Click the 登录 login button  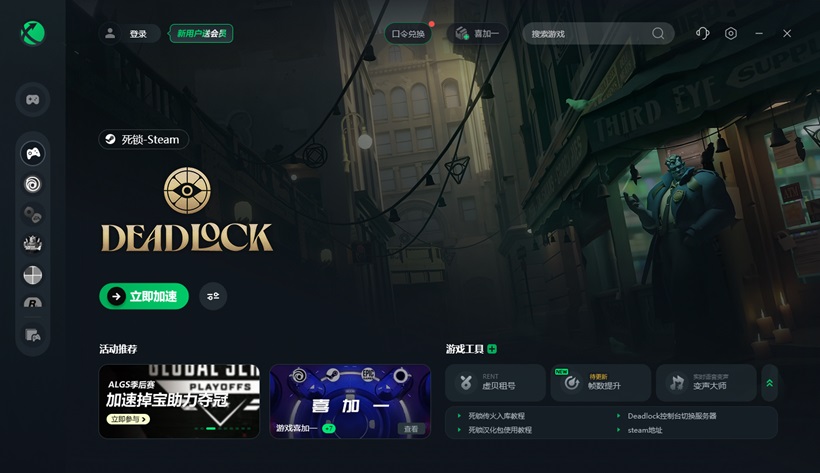(137, 34)
